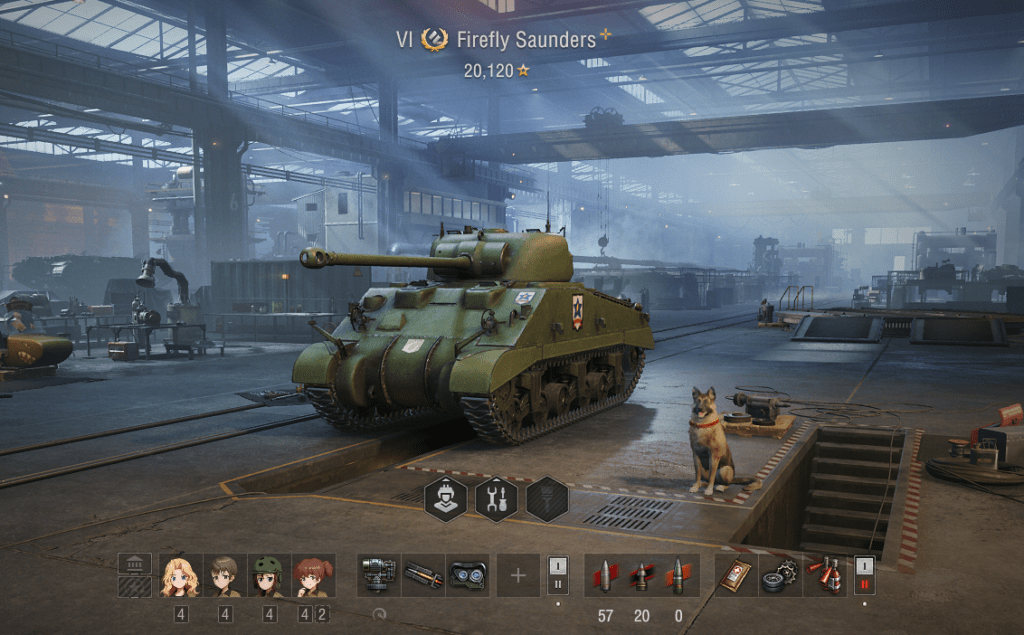Select the brown-haired crew member portrait
The width and height of the screenshot is (1024, 635).
tap(225, 576)
